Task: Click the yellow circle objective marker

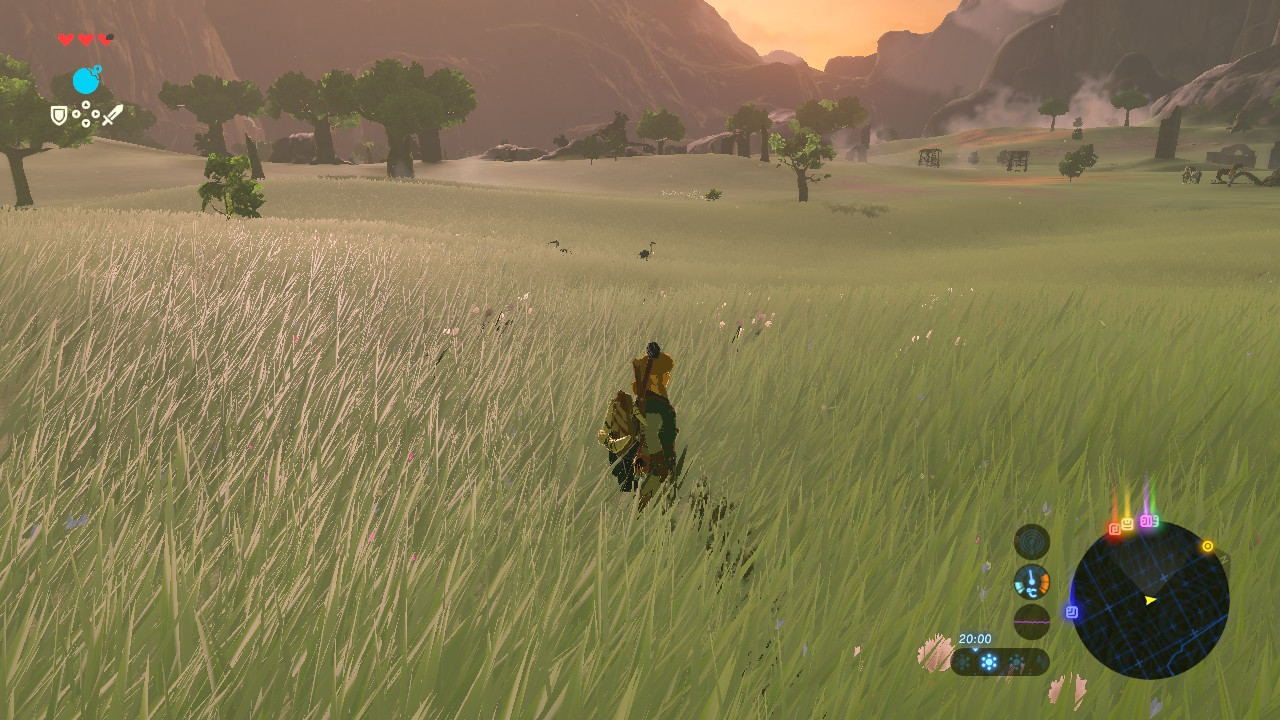Action: 1207,546
